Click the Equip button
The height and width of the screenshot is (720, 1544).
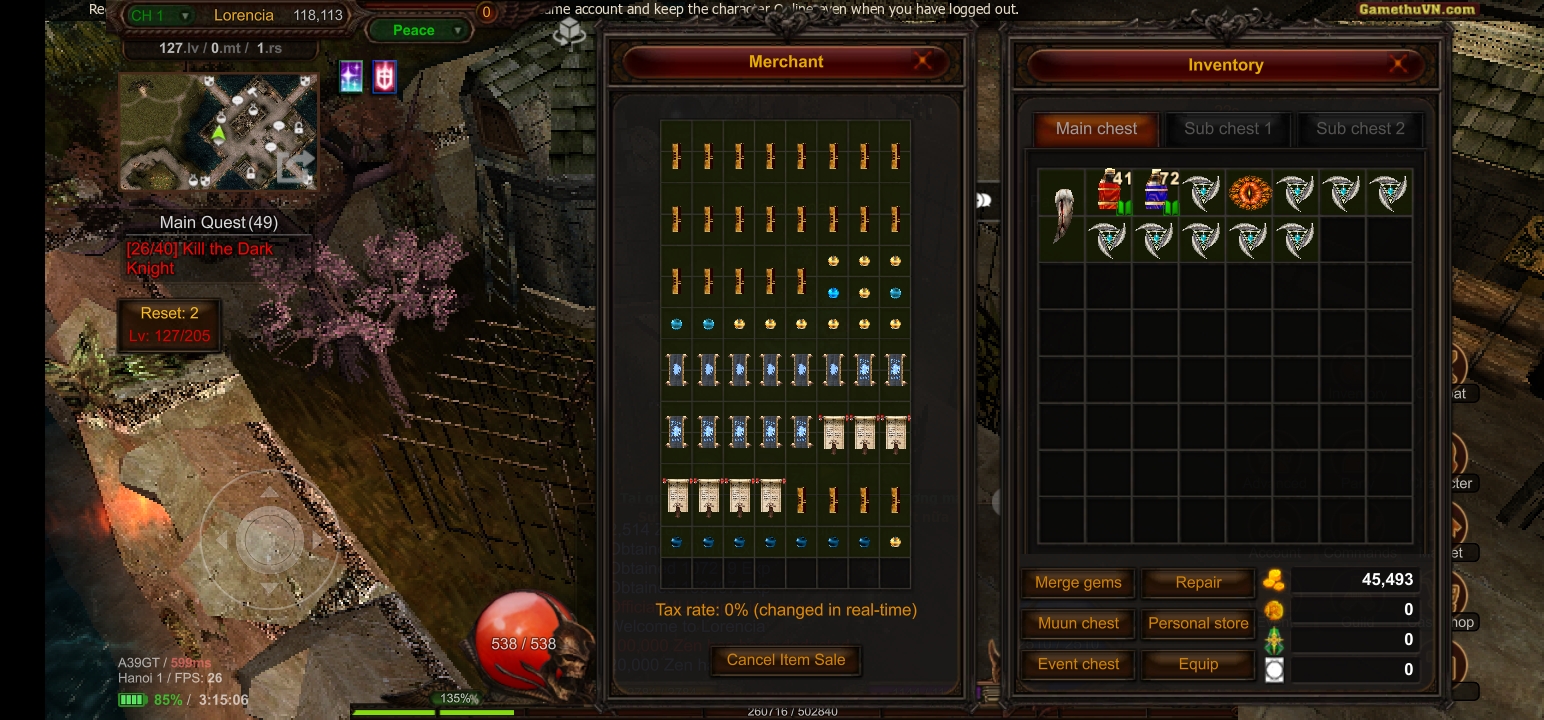[1198, 664]
